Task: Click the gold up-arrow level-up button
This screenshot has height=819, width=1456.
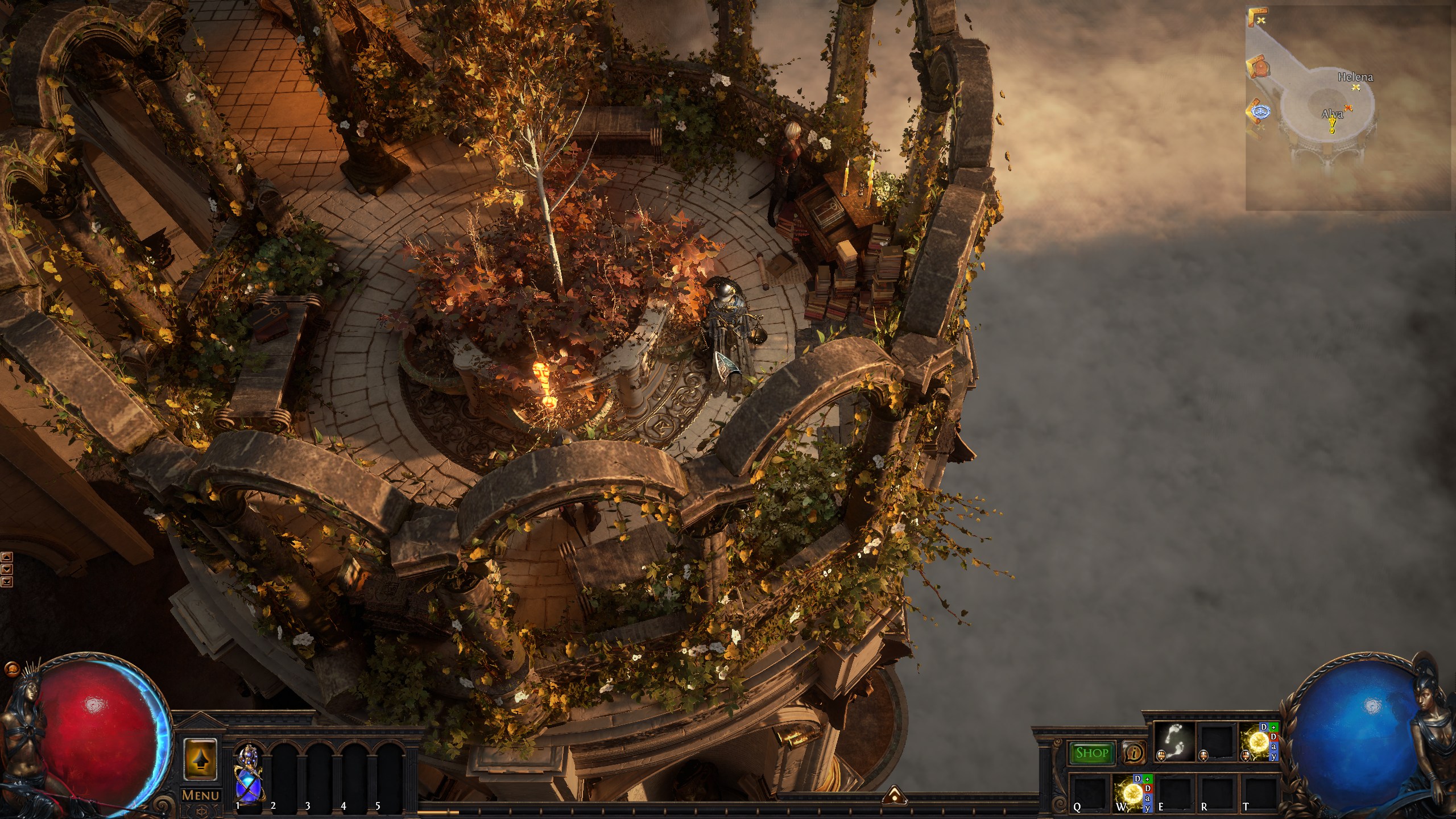Action: coord(200,759)
